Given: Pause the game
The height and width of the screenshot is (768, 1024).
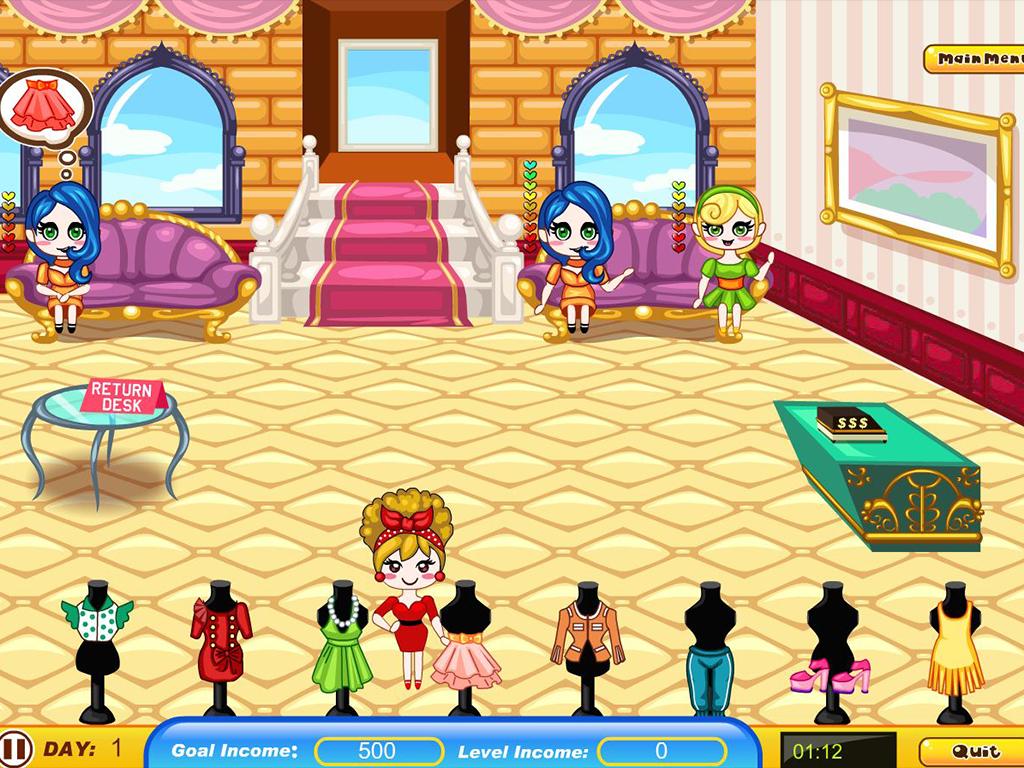Looking at the screenshot, I should point(15,748).
